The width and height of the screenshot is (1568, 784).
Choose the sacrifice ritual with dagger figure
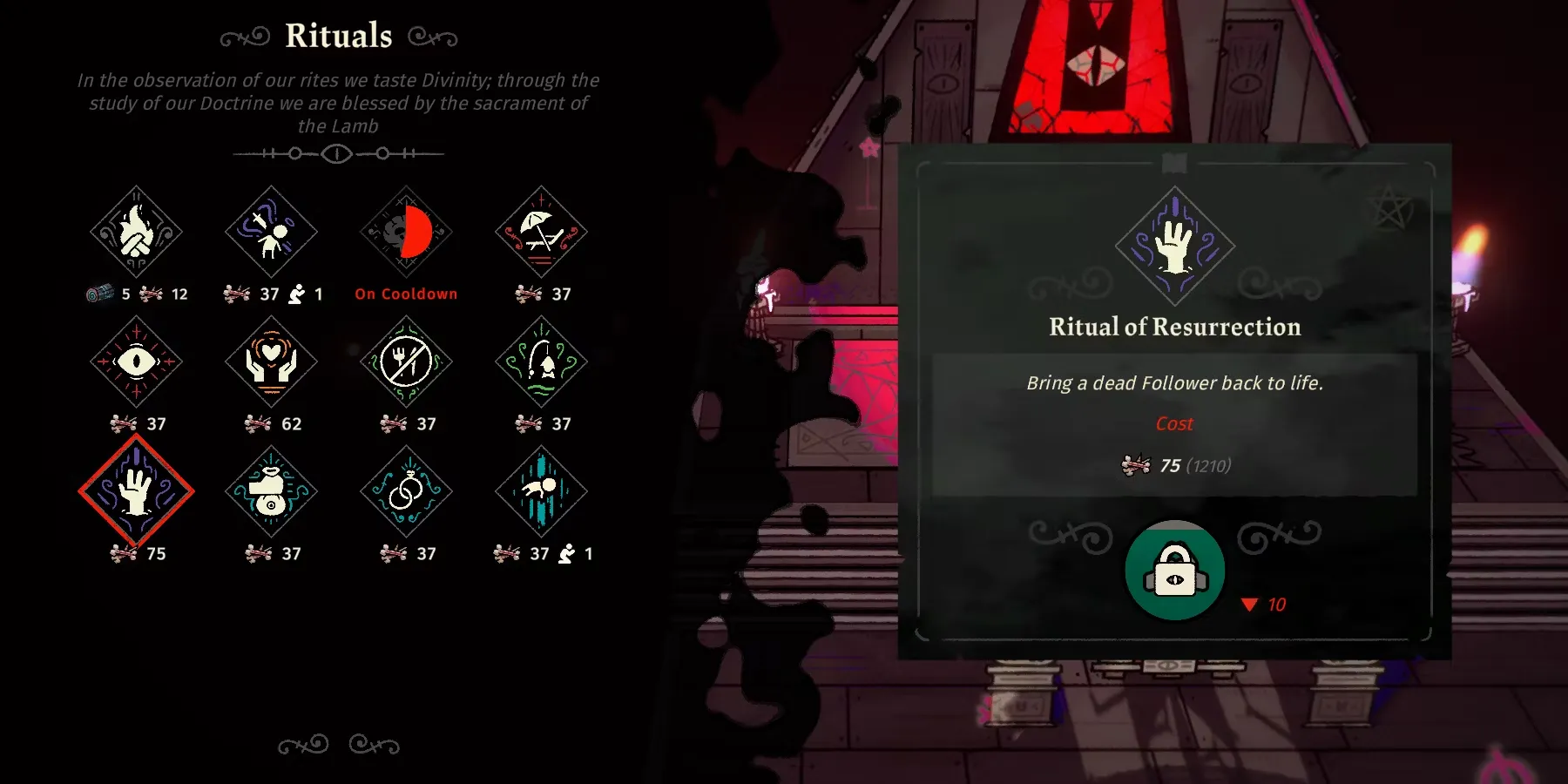(271, 232)
